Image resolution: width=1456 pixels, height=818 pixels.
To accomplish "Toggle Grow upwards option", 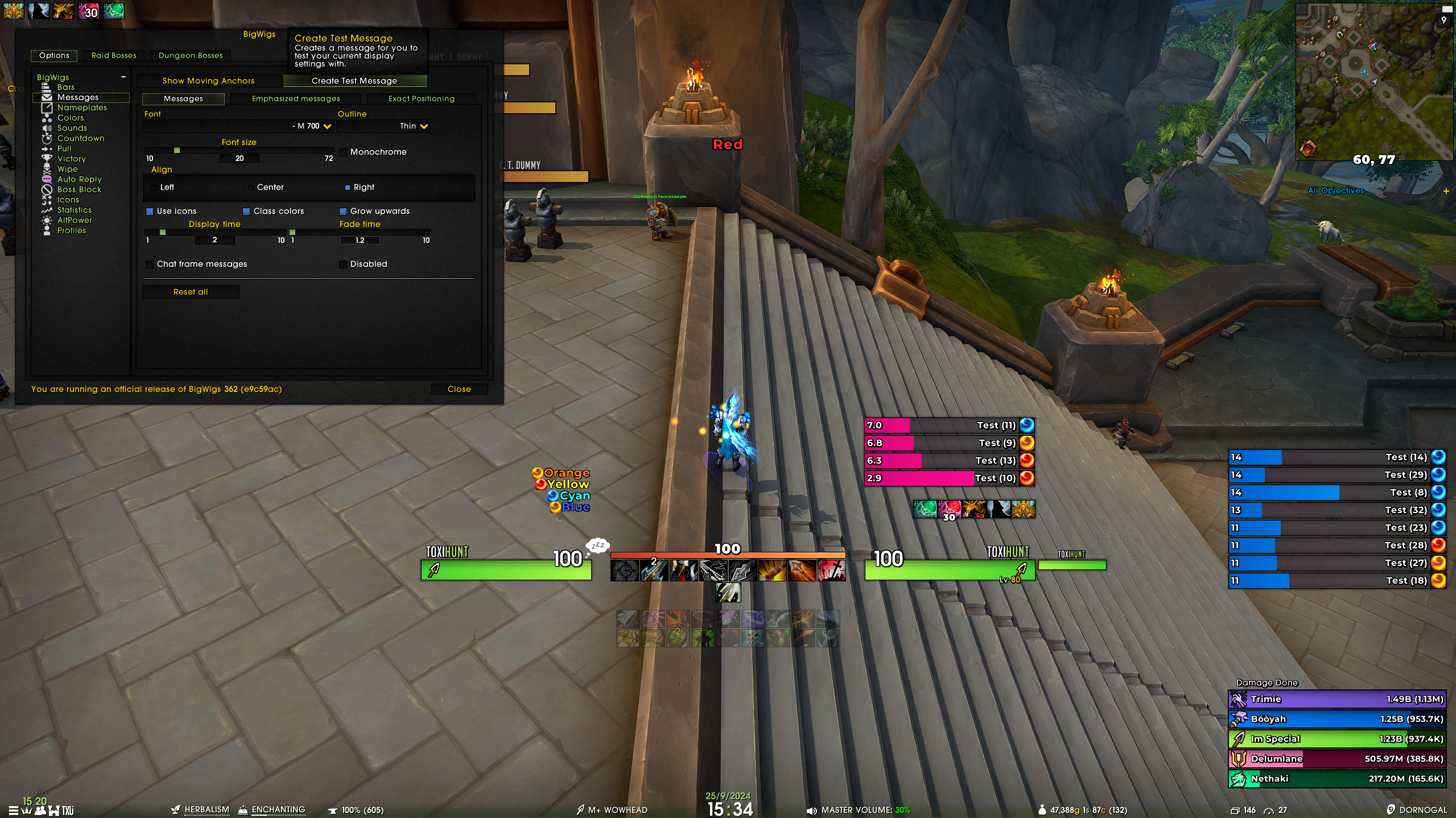I will tap(343, 212).
